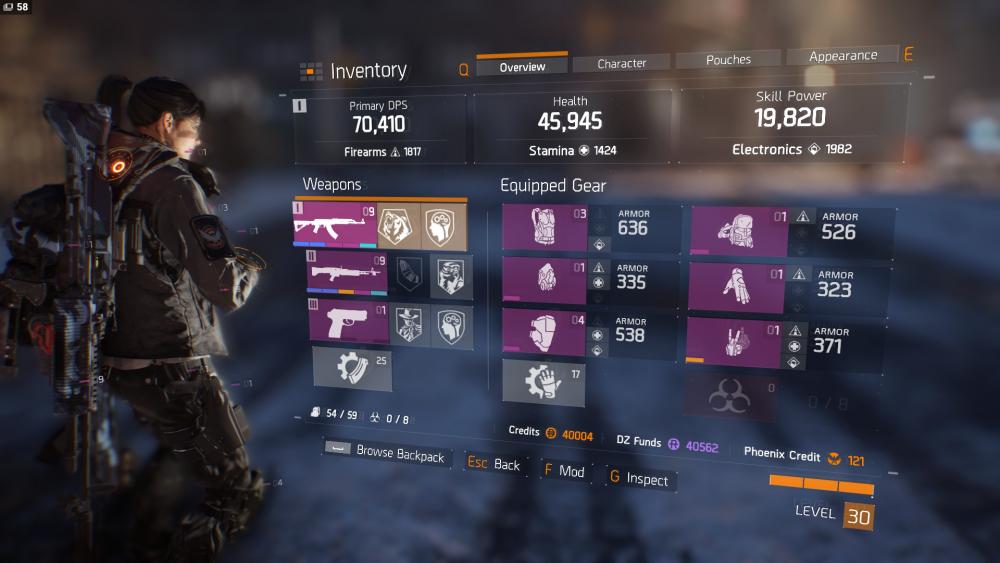Viewport: 1000px width, 563px height.
Task: Select the primary assault rifle slot
Action: [x=336, y=226]
